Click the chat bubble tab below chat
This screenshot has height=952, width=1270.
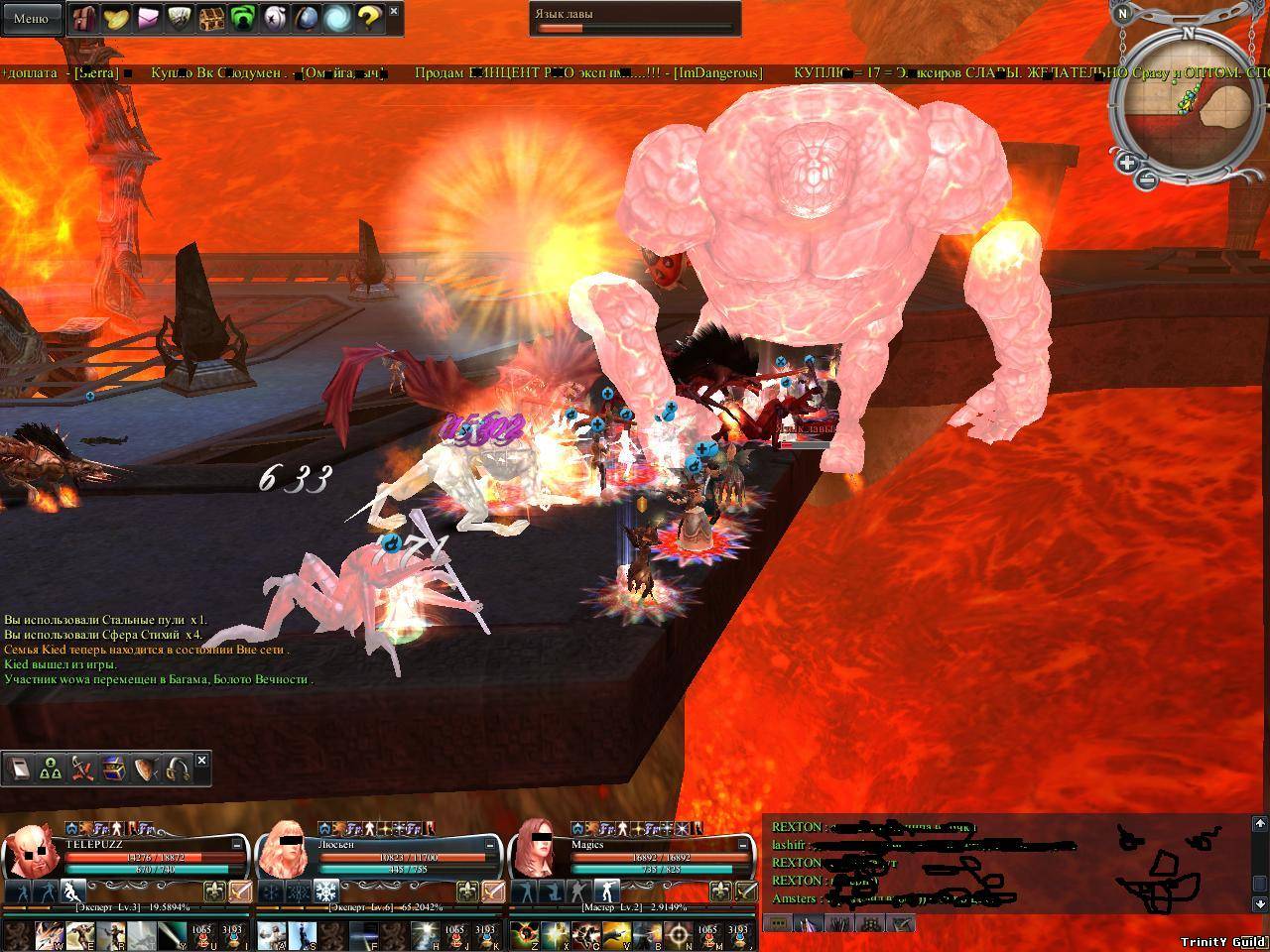pyautogui.click(x=778, y=923)
